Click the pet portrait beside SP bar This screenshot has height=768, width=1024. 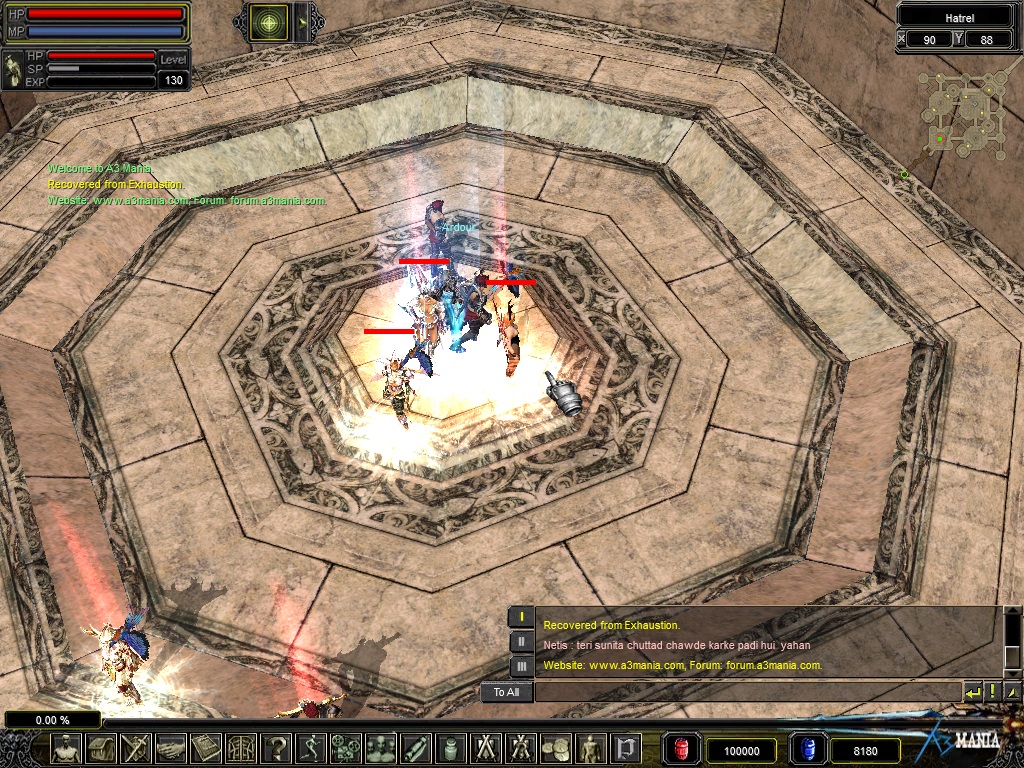click(15, 69)
